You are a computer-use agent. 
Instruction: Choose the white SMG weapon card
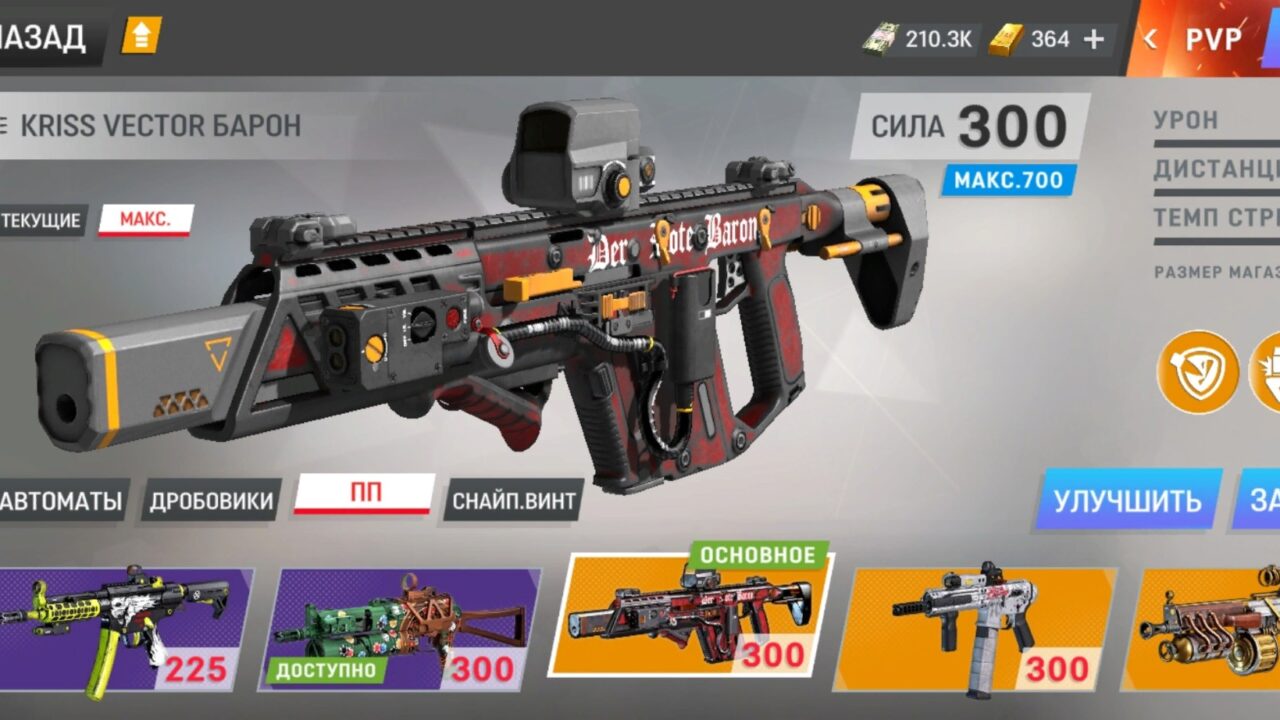tap(980, 630)
